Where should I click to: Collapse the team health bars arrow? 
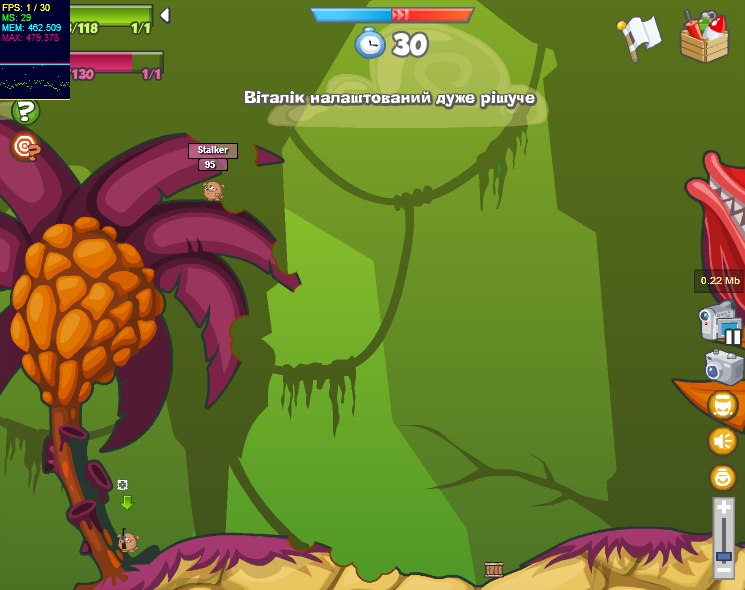[165, 15]
